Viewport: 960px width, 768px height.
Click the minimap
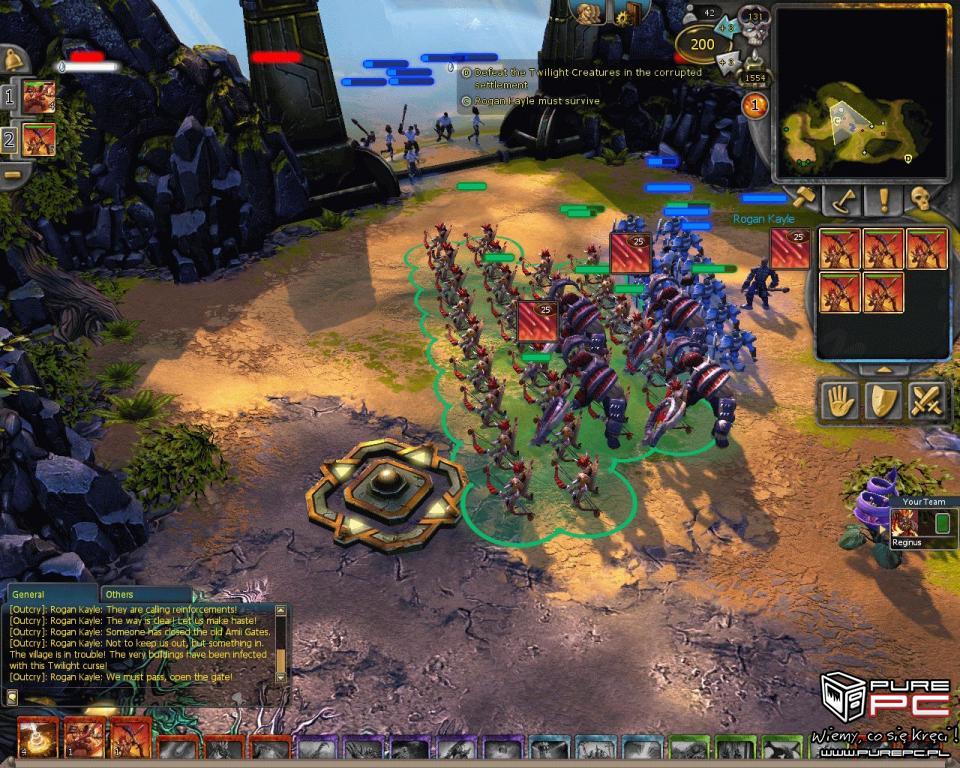(861, 91)
